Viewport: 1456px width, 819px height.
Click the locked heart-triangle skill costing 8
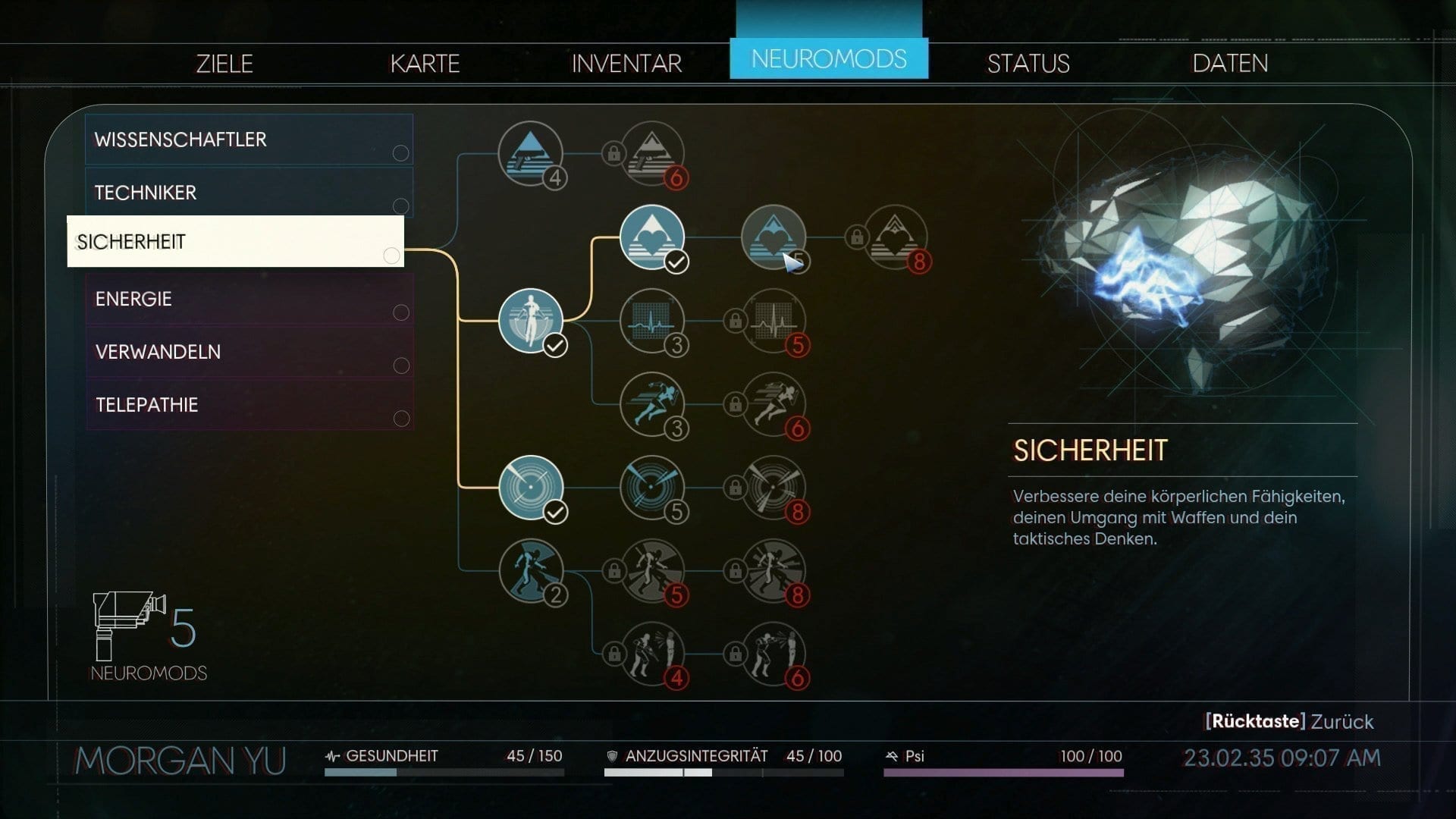896,237
